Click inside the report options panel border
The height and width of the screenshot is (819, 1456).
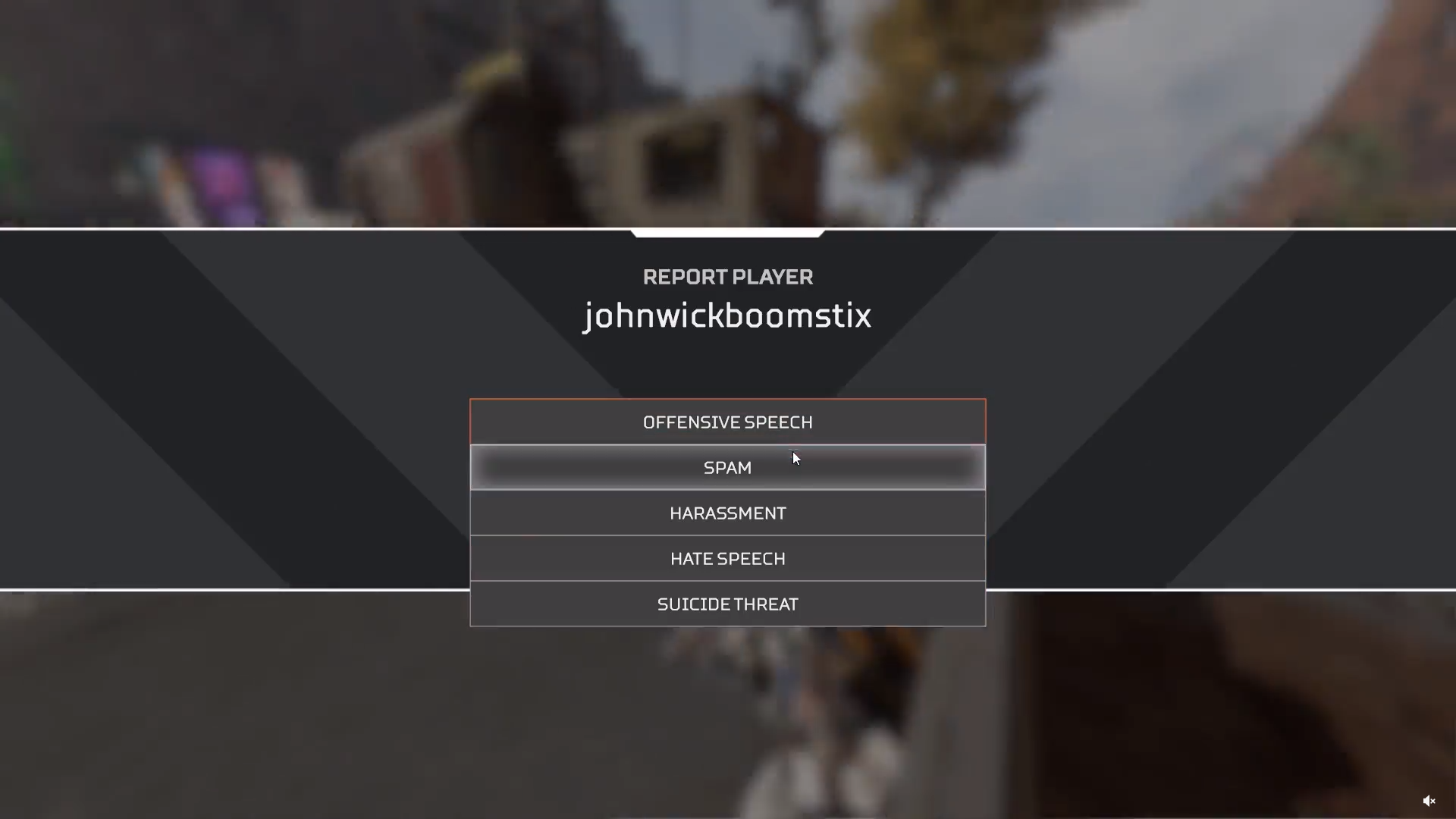(727, 513)
